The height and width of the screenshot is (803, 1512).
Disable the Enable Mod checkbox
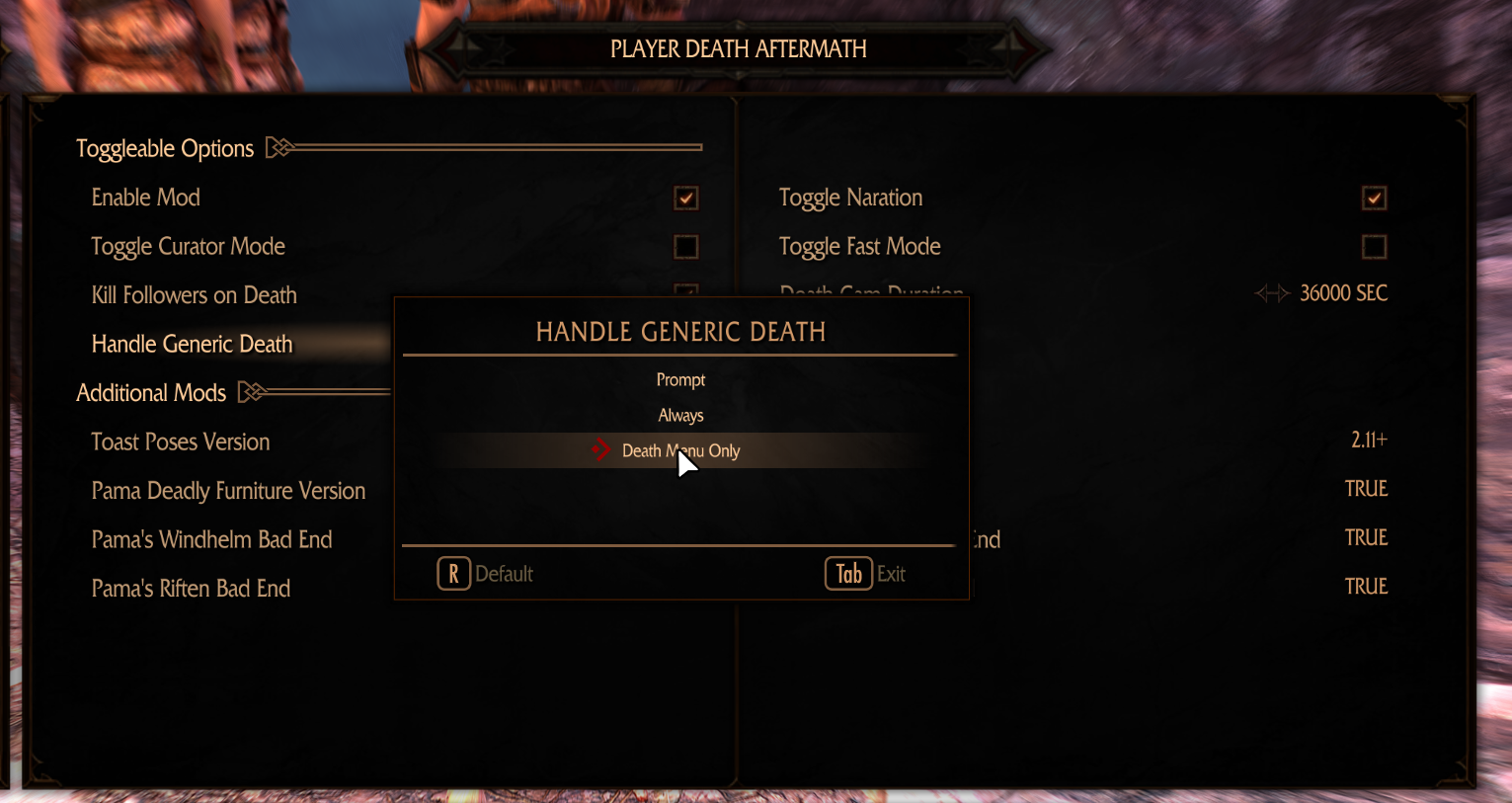click(685, 198)
